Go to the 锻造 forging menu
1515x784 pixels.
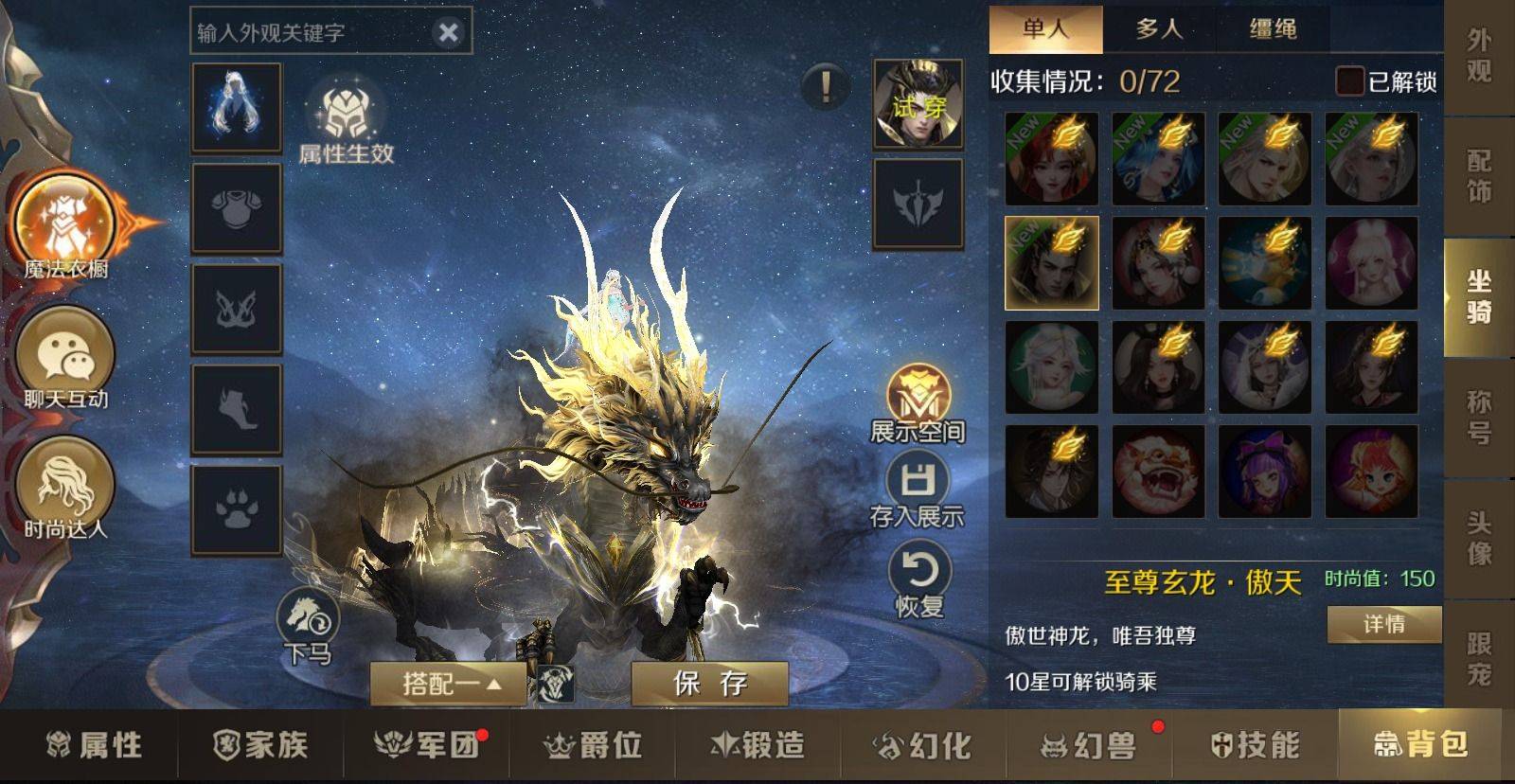tap(757, 745)
